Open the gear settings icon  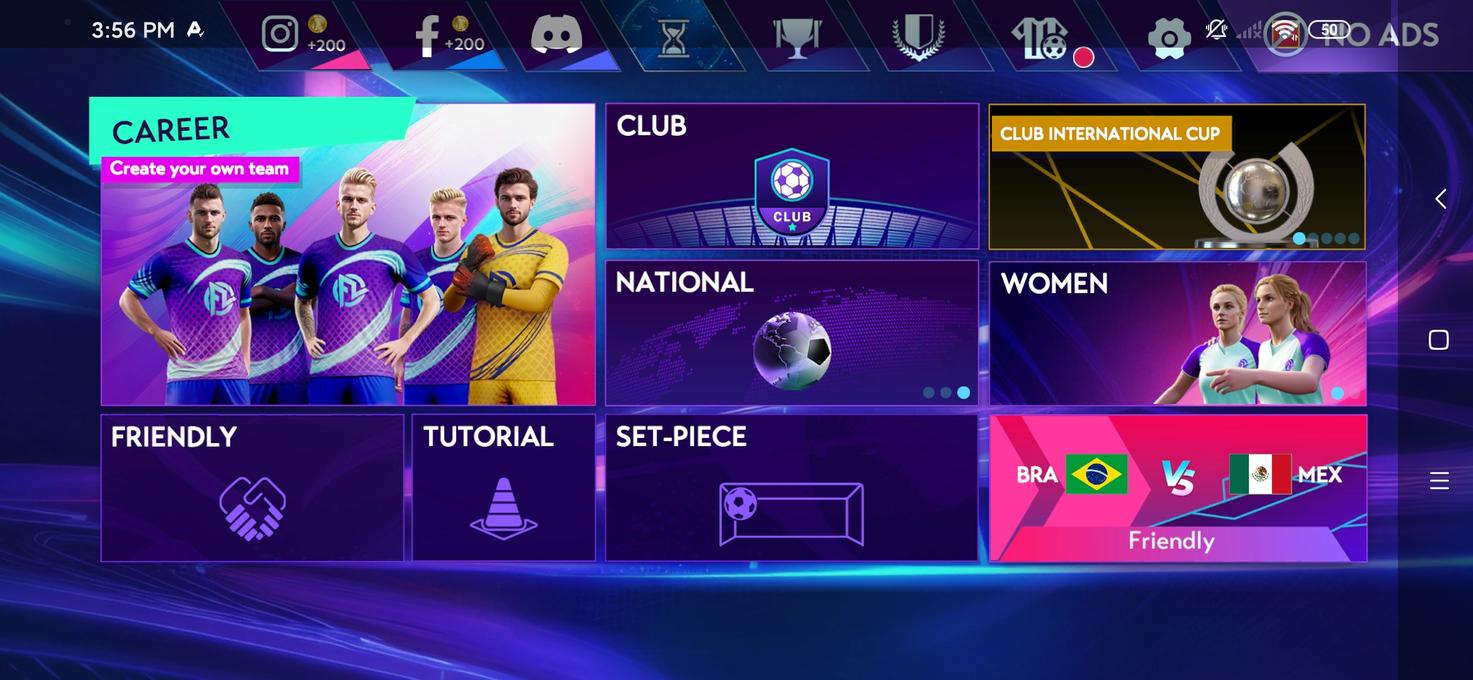1168,38
